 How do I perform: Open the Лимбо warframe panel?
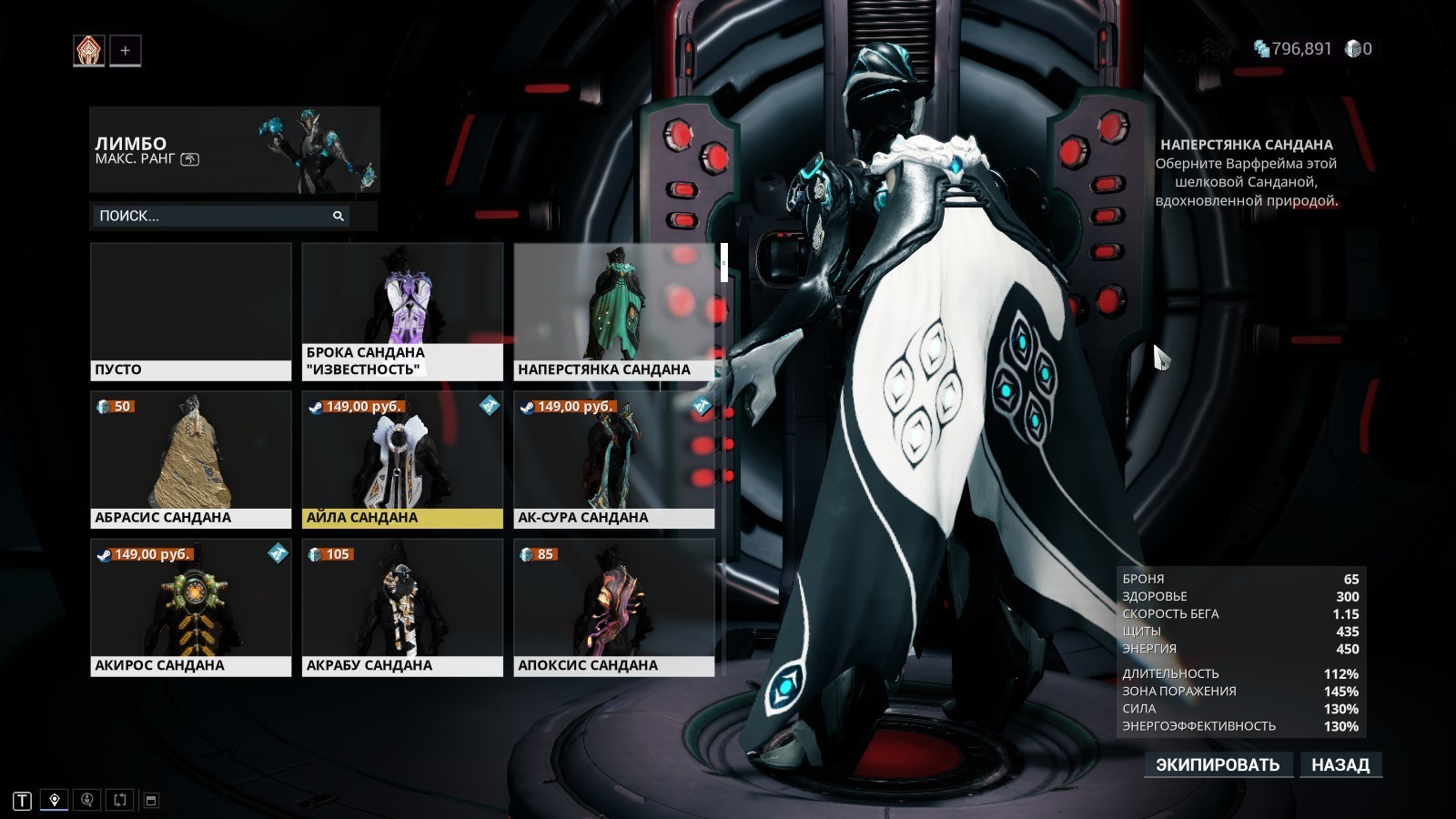[234, 150]
